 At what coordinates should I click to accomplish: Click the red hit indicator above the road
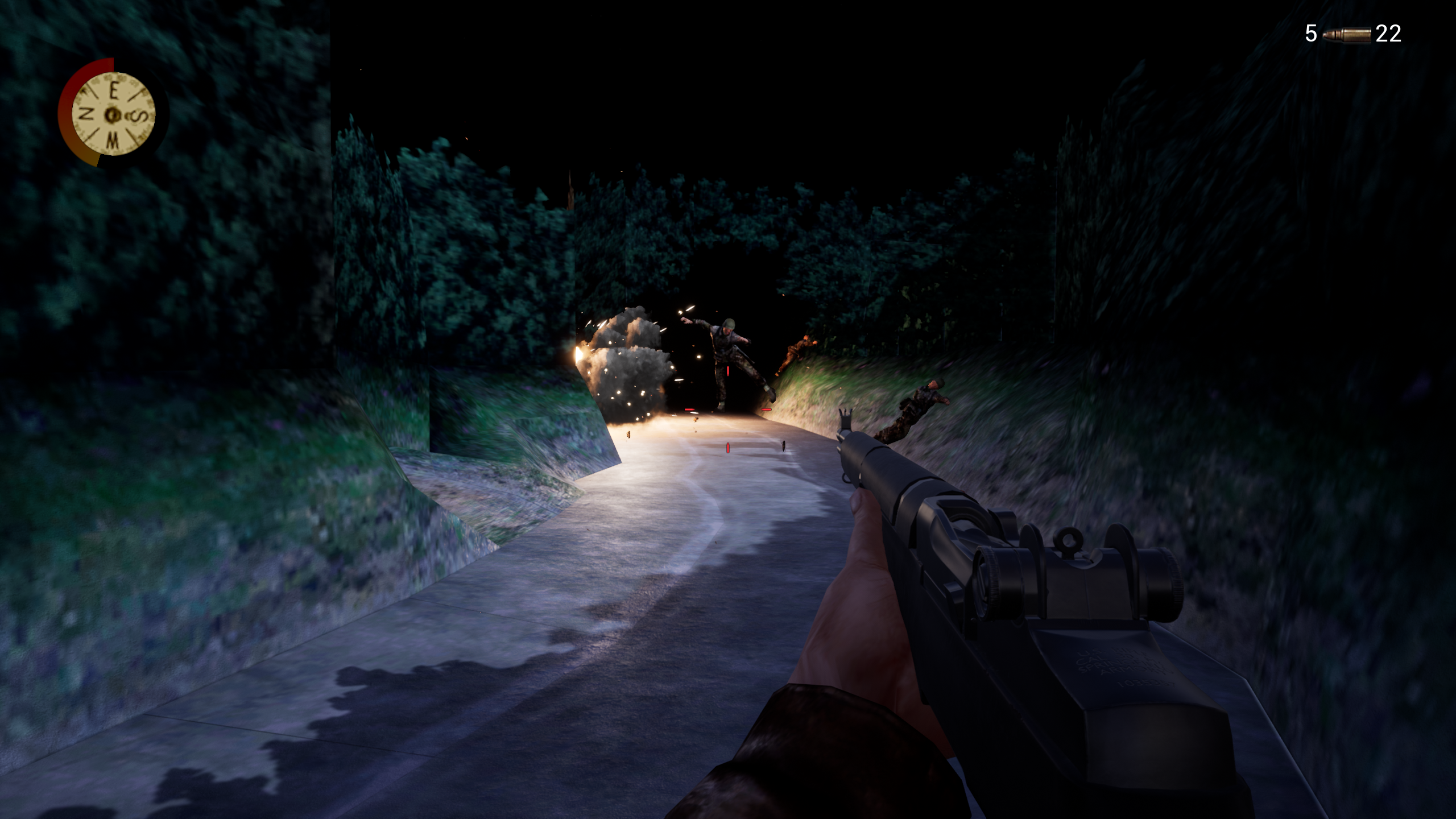(727, 371)
